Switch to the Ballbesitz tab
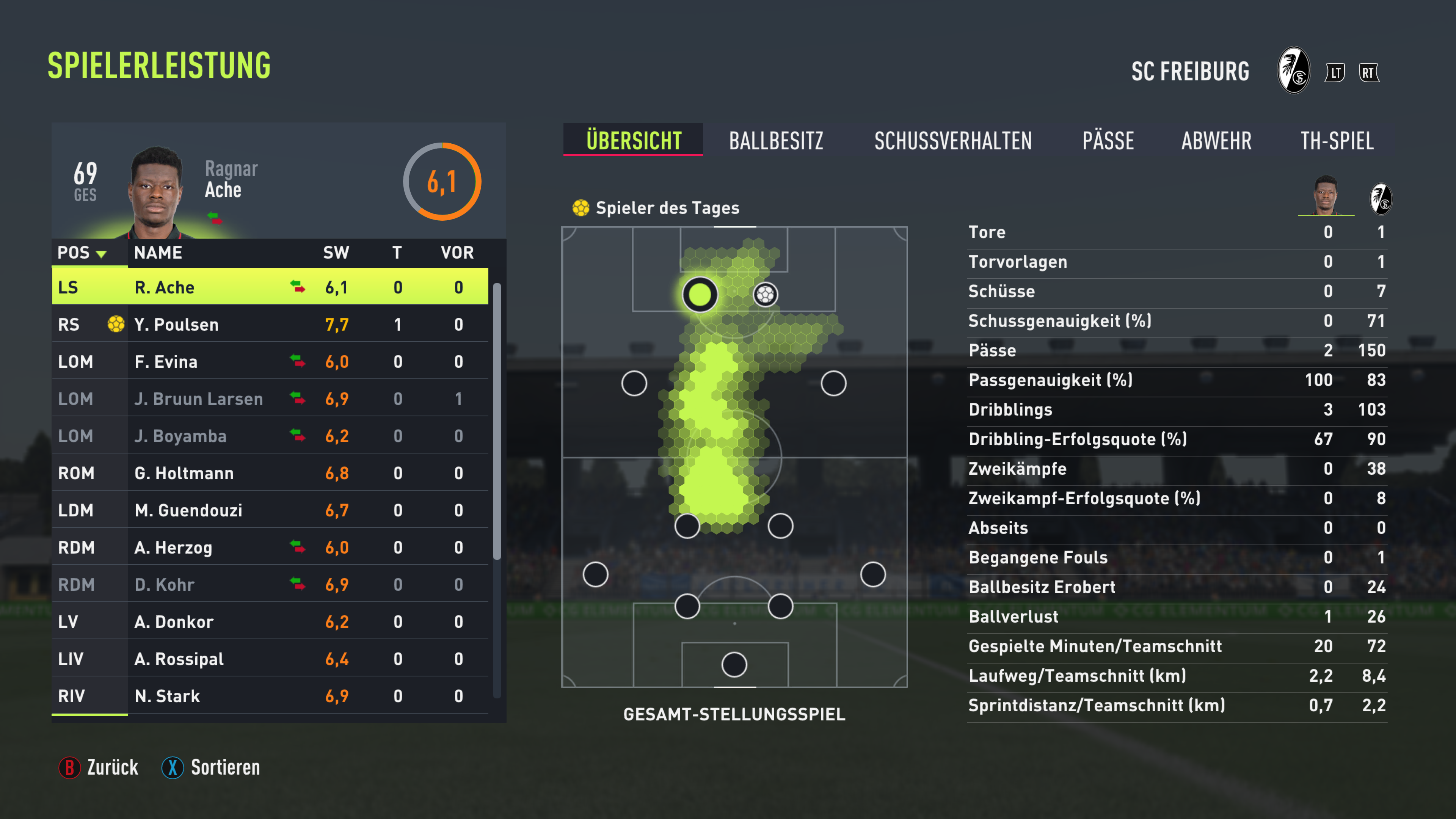The width and height of the screenshot is (1456, 819). [775, 141]
